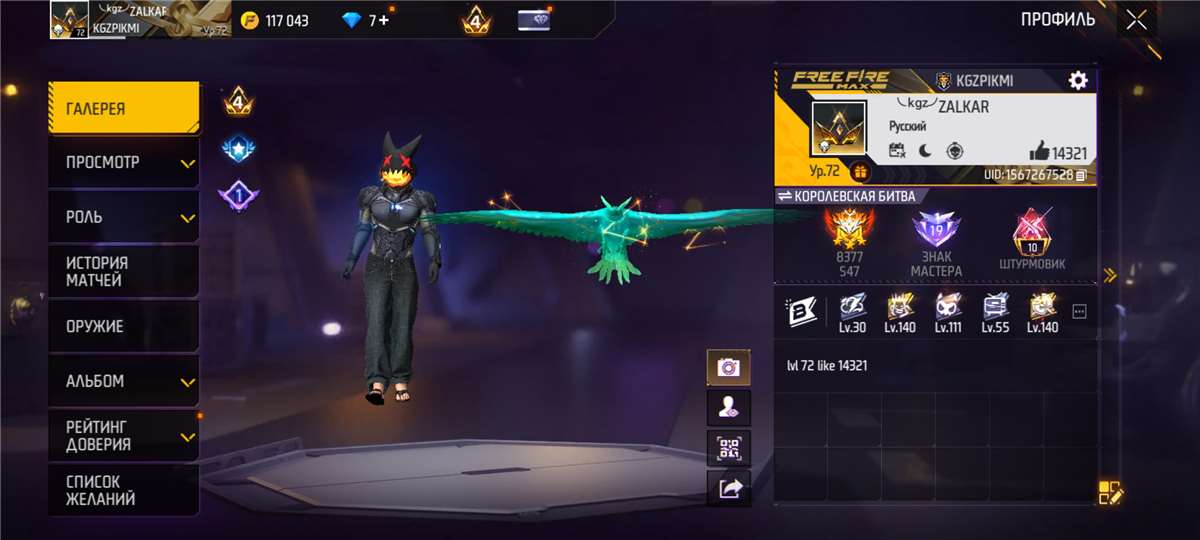Open the Оружие section
Screen dimensions: 1200x540
coord(124,326)
